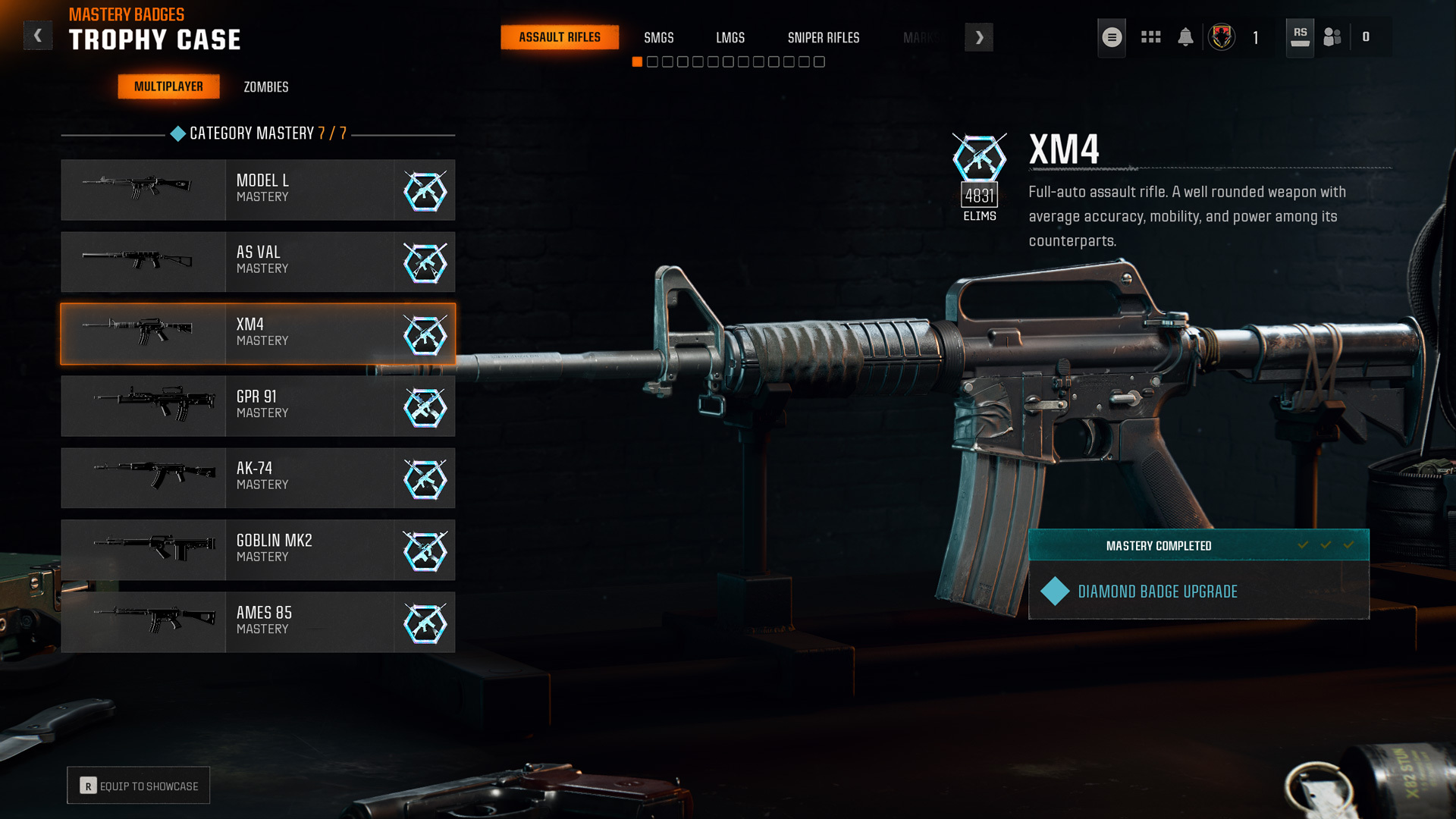Choose the AS VAL mastery row
Image resolution: width=1456 pixels, height=819 pixels.
(x=258, y=262)
